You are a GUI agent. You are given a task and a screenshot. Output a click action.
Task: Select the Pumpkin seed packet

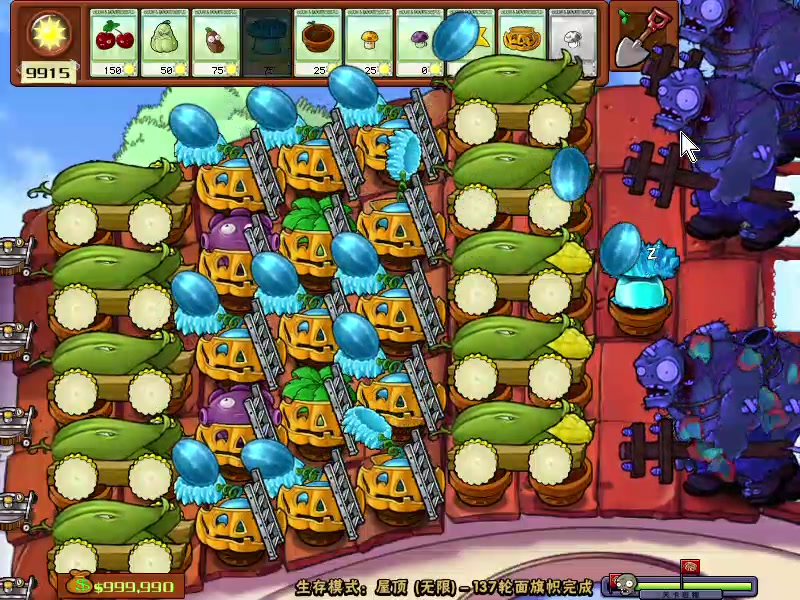(523, 42)
